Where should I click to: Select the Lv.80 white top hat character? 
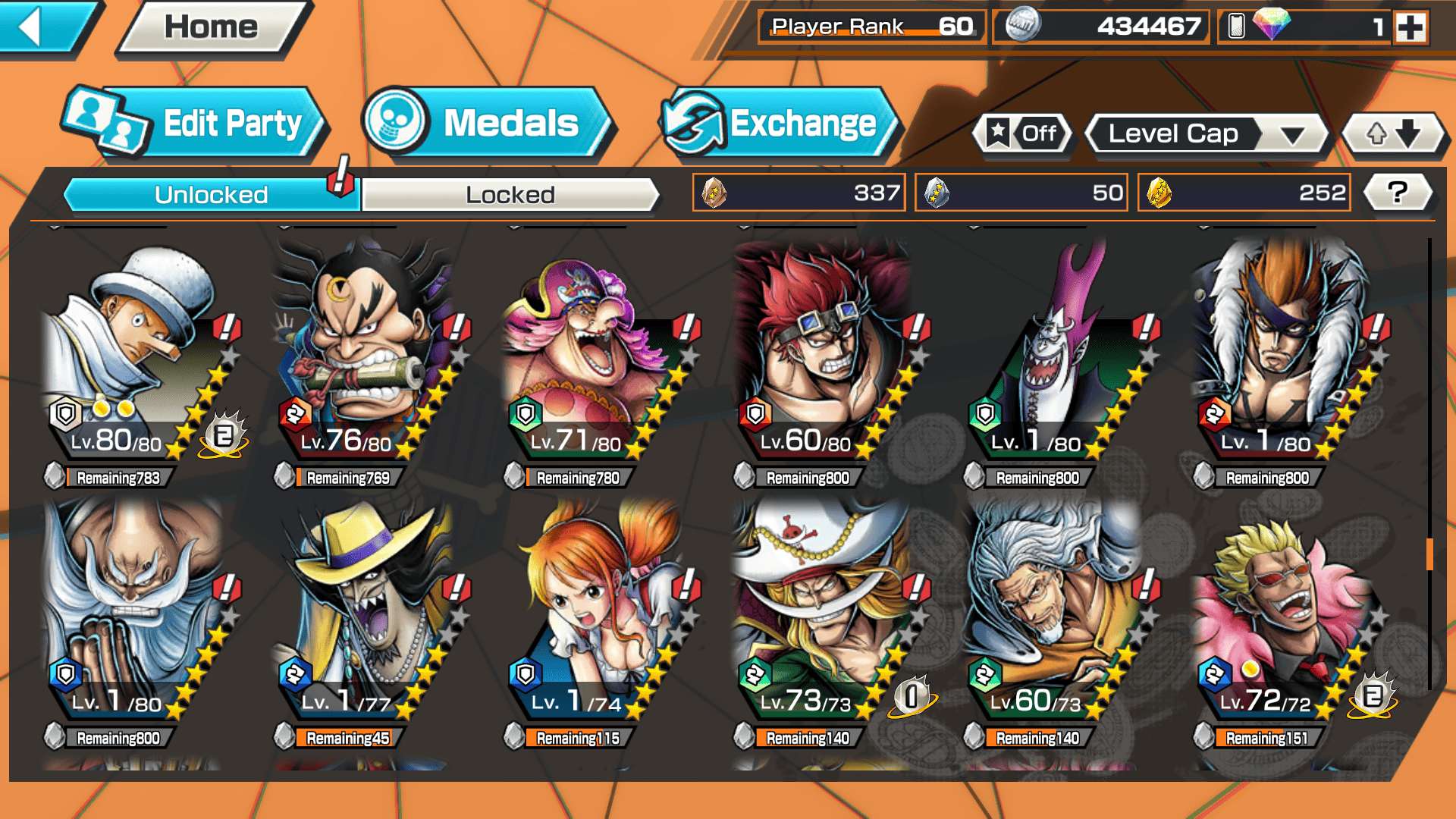pyautogui.click(x=140, y=356)
